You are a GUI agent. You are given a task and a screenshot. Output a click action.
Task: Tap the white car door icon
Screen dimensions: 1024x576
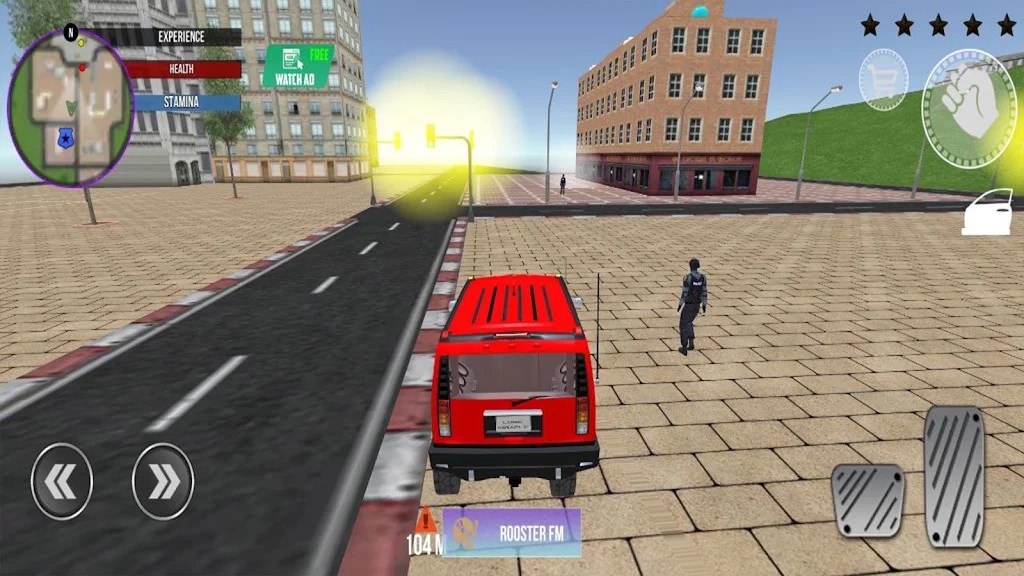987,213
